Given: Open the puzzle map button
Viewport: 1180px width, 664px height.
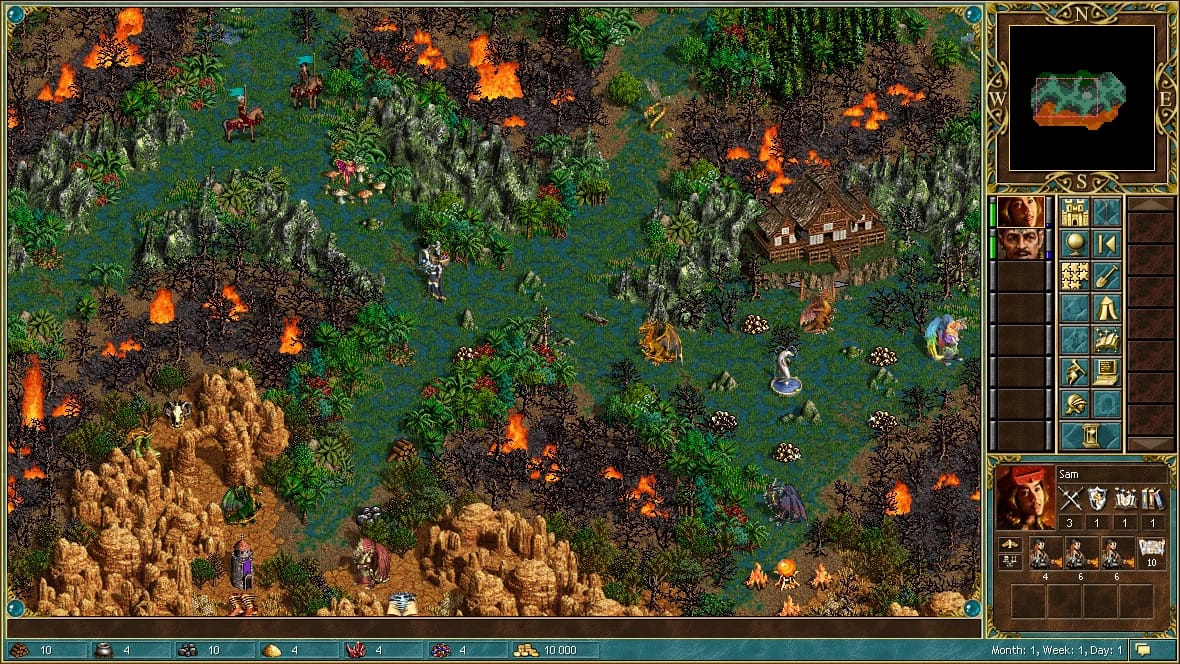Looking at the screenshot, I should [1075, 275].
